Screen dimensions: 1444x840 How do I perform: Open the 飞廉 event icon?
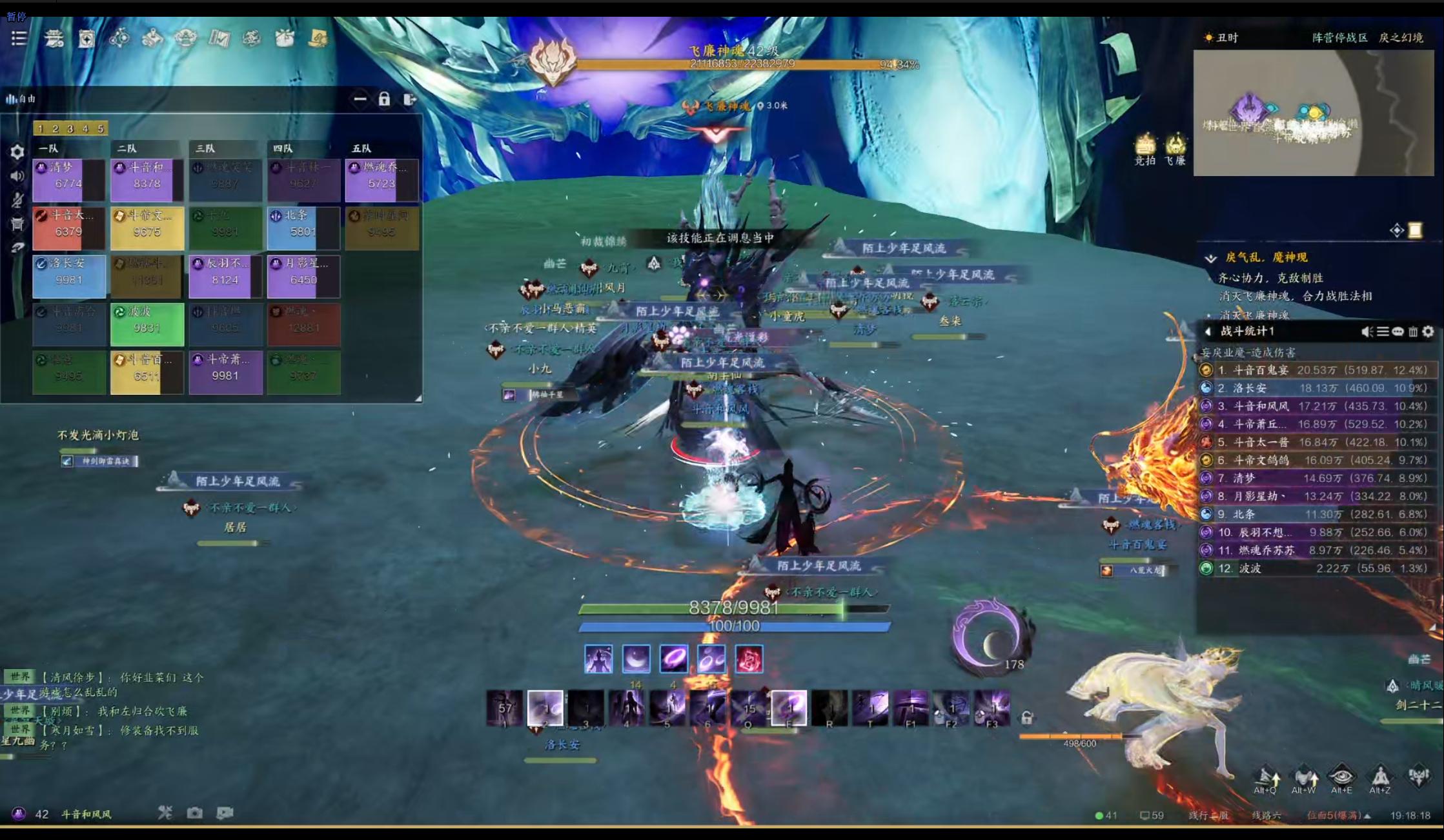tap(1175, 148)
